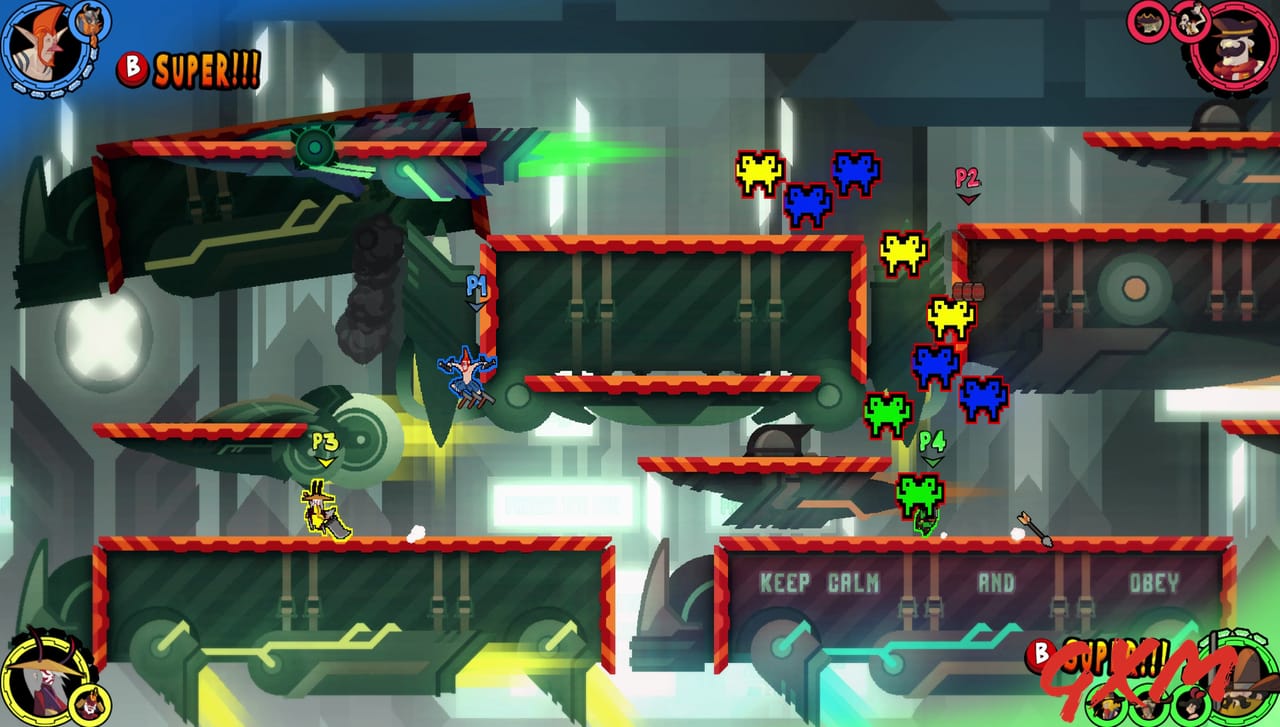Click the glowing green energy beam upper-left
Screen dimensions: 1280x727
tap(560, 155)
